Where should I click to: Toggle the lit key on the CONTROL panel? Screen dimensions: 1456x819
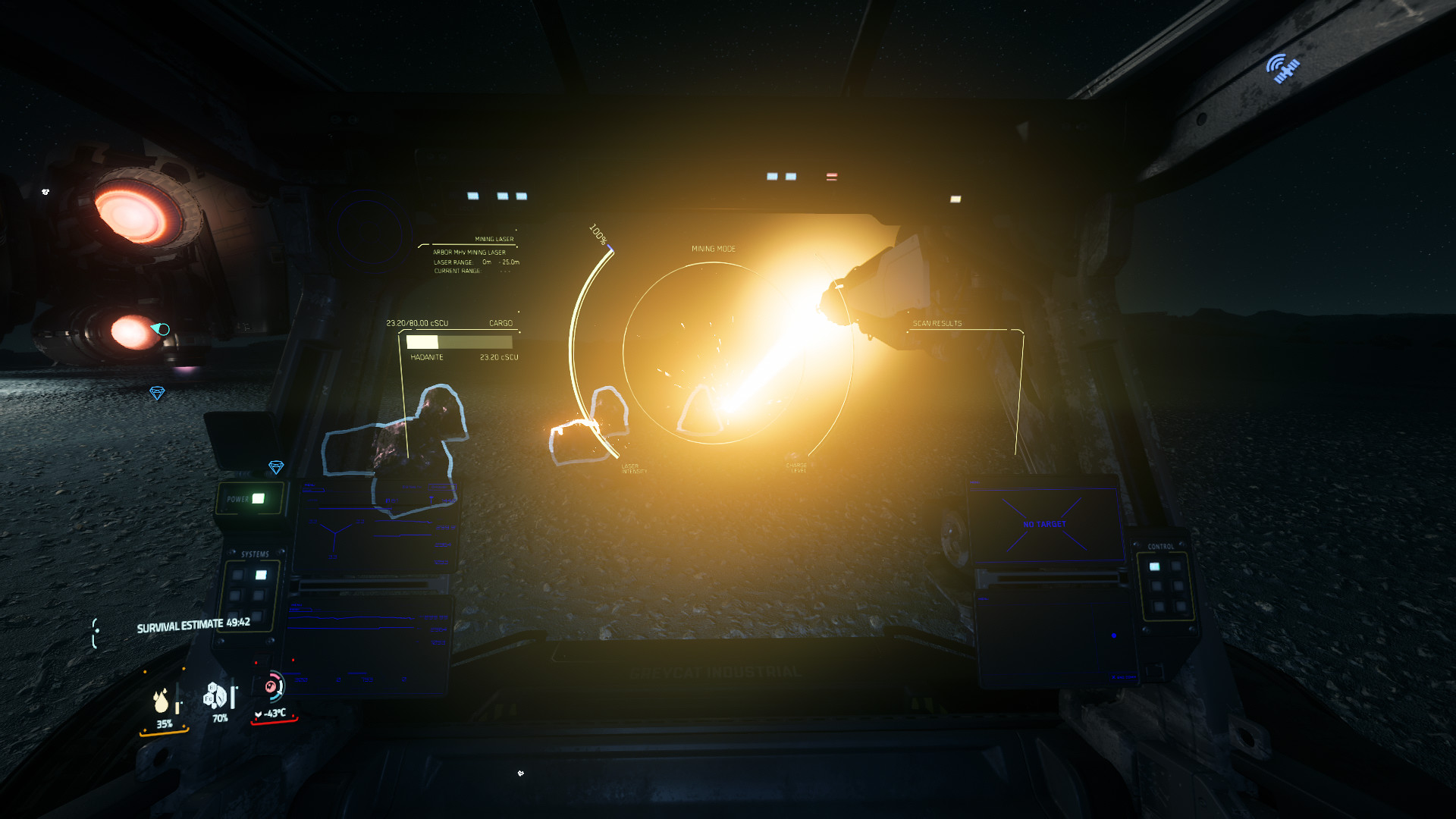1155,566
